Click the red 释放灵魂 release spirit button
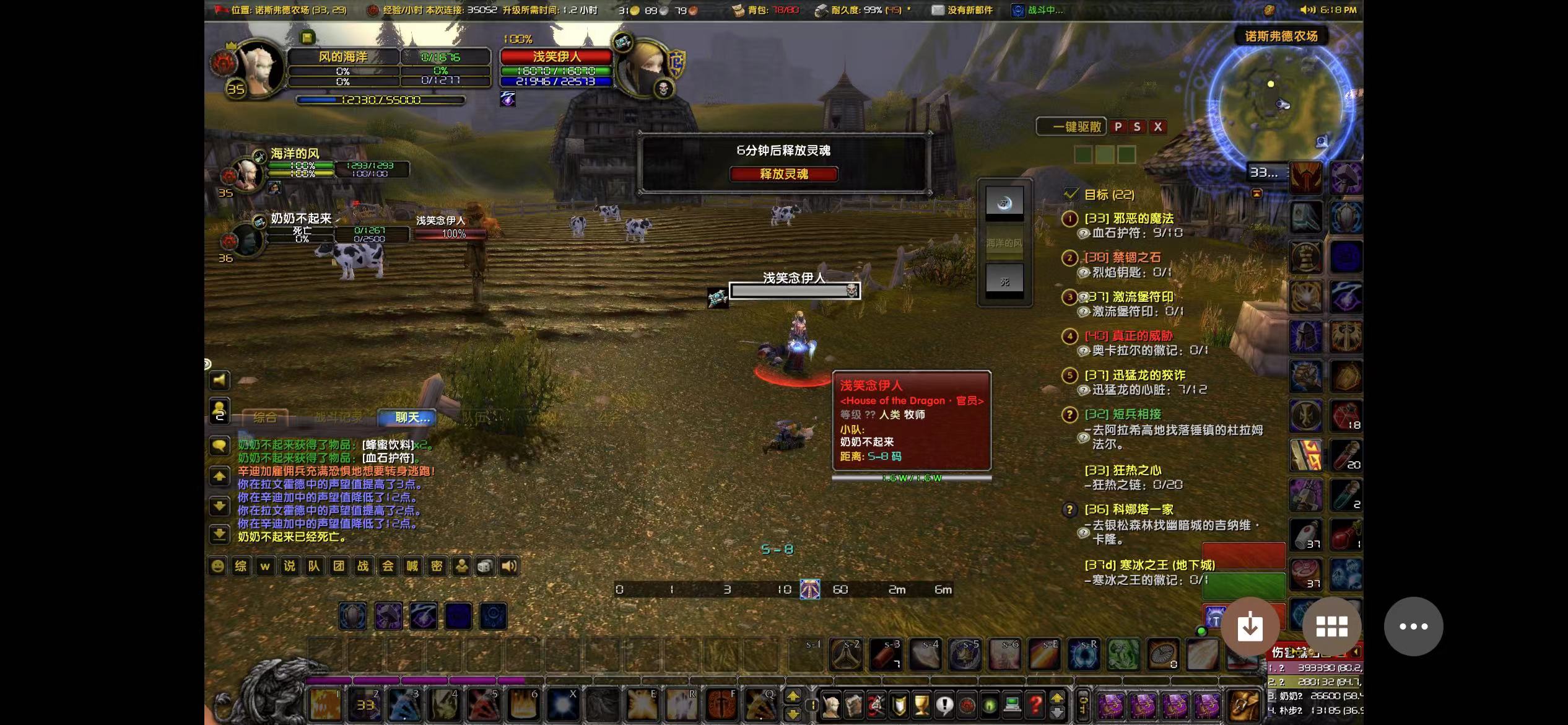Viewport: 1568px width, 725px height. coord(783,174)
